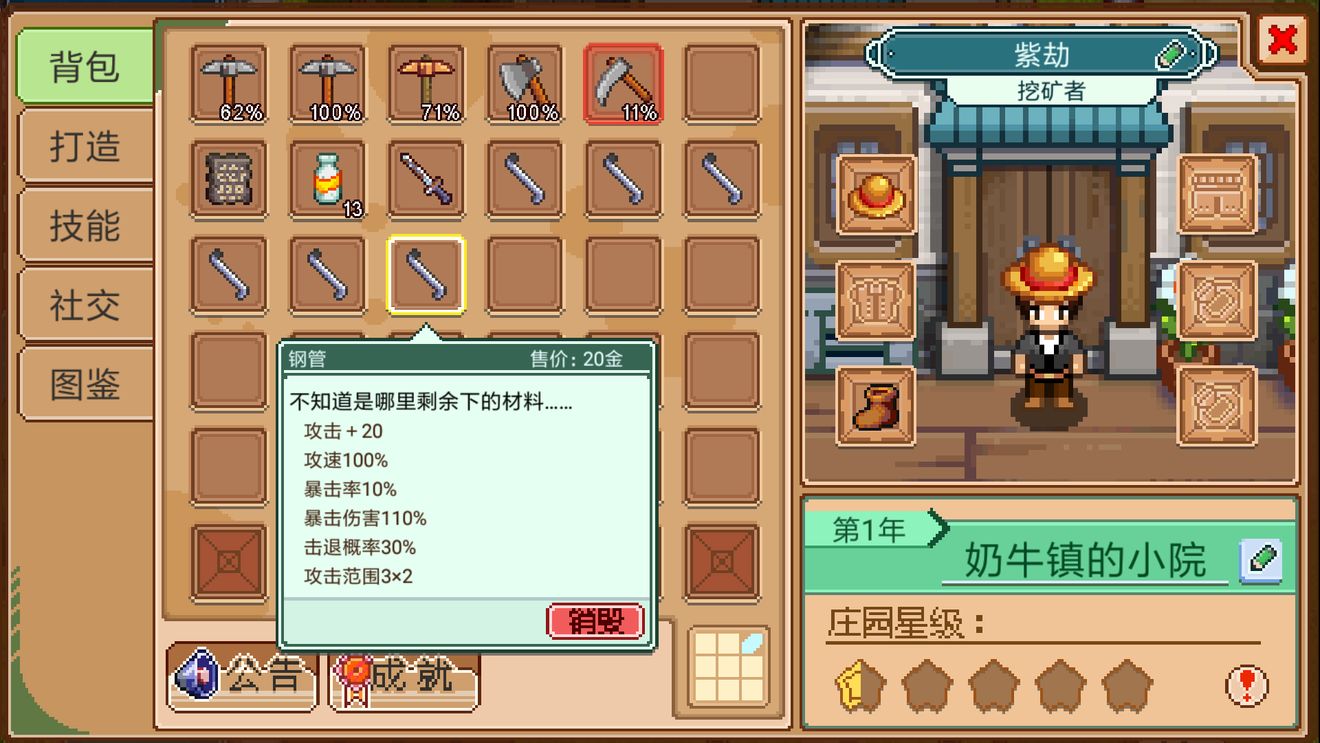Switch to the 打造 tab
Image resolution: width=1320 pixels, height=743 pixels.
pos(83,145)
